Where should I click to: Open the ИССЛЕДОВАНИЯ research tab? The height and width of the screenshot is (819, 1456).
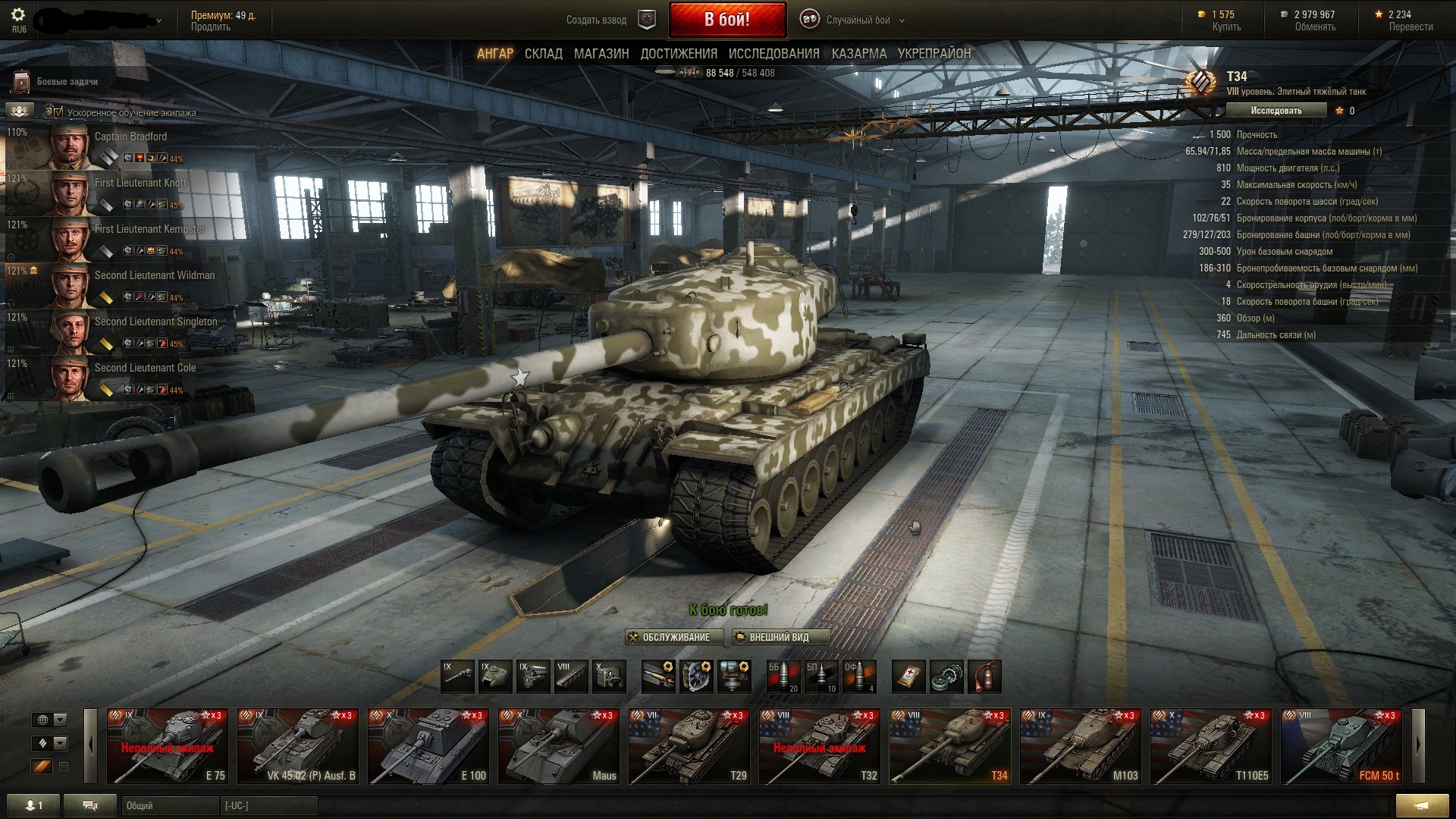[773, 54]
